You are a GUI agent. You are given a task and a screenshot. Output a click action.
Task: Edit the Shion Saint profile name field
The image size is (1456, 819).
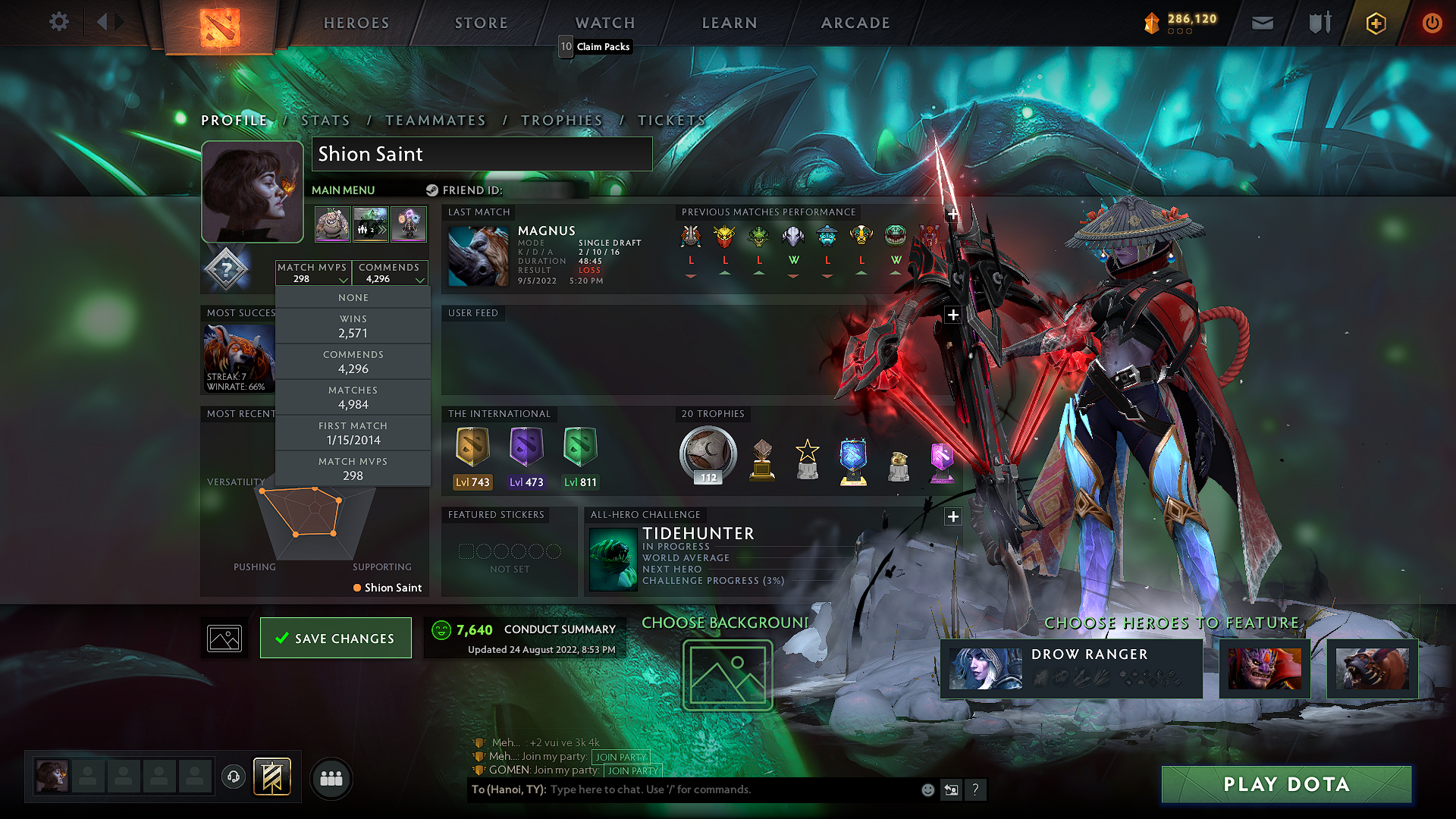point(482,154)
